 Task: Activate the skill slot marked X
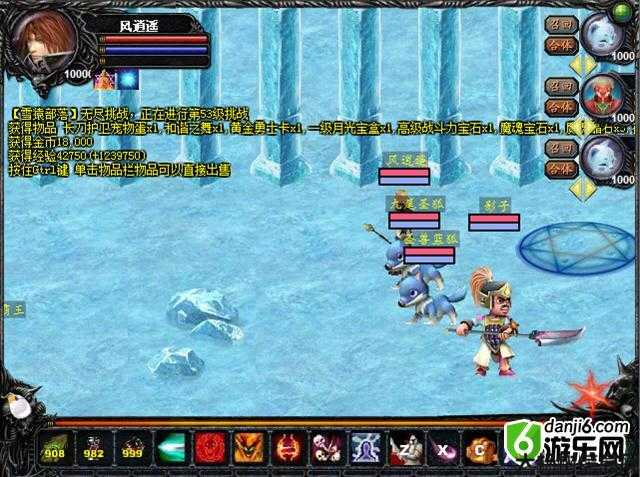tap(442, 448)
